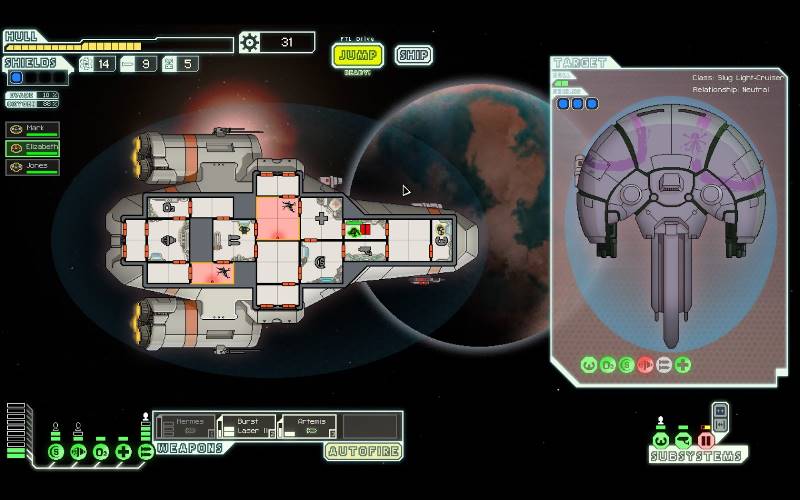Click the sensors subsystem icon
Image resolution: width=800 pixels, height=500 pixels.
pyautogui.click(x=683, y=439)
